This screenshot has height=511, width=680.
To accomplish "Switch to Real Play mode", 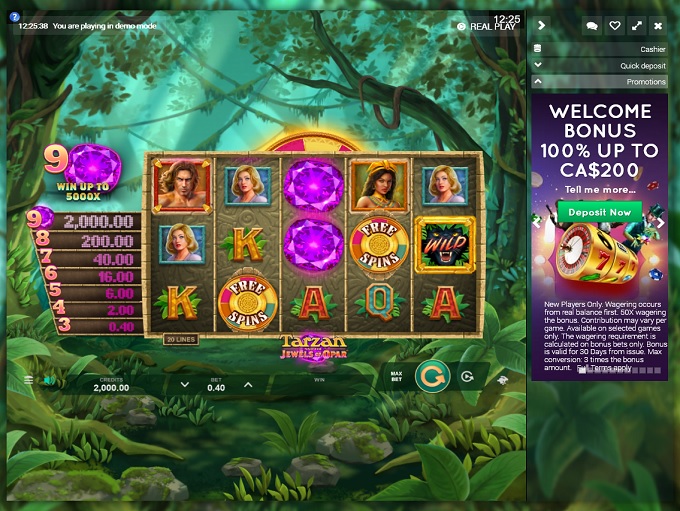I will (489, 27).
